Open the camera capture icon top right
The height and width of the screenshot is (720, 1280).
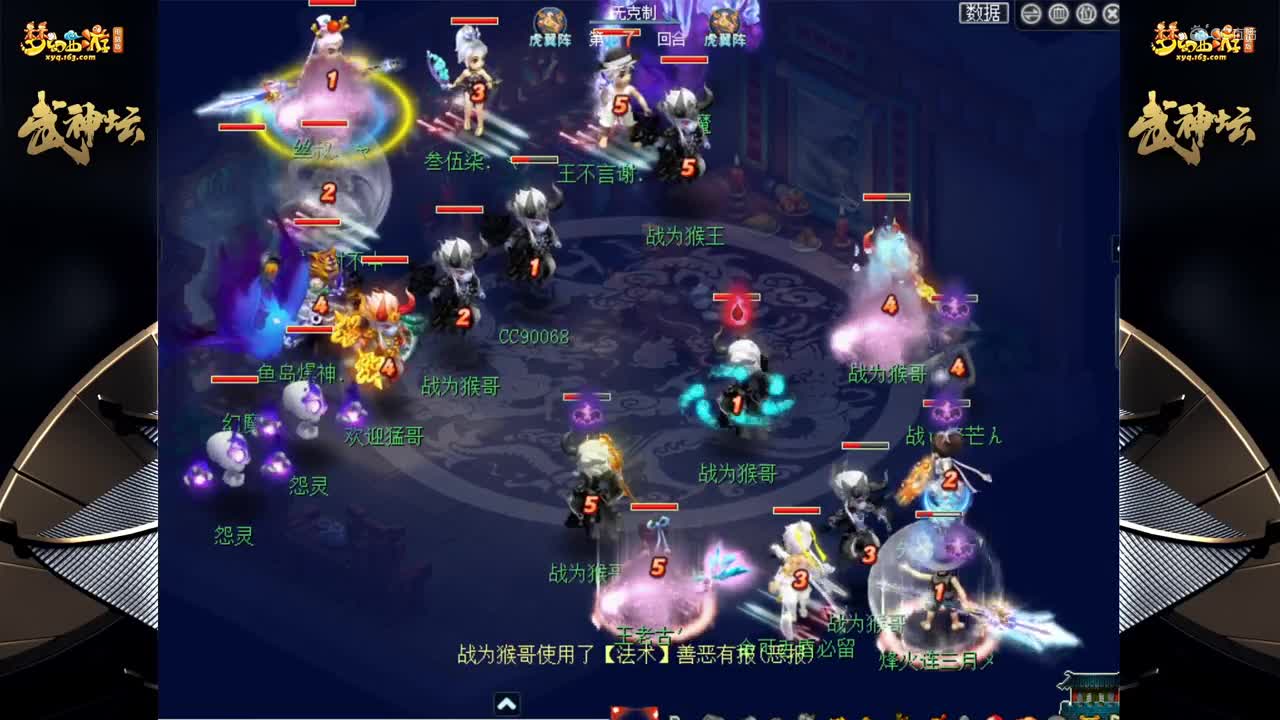click(x=1087, y=16)
